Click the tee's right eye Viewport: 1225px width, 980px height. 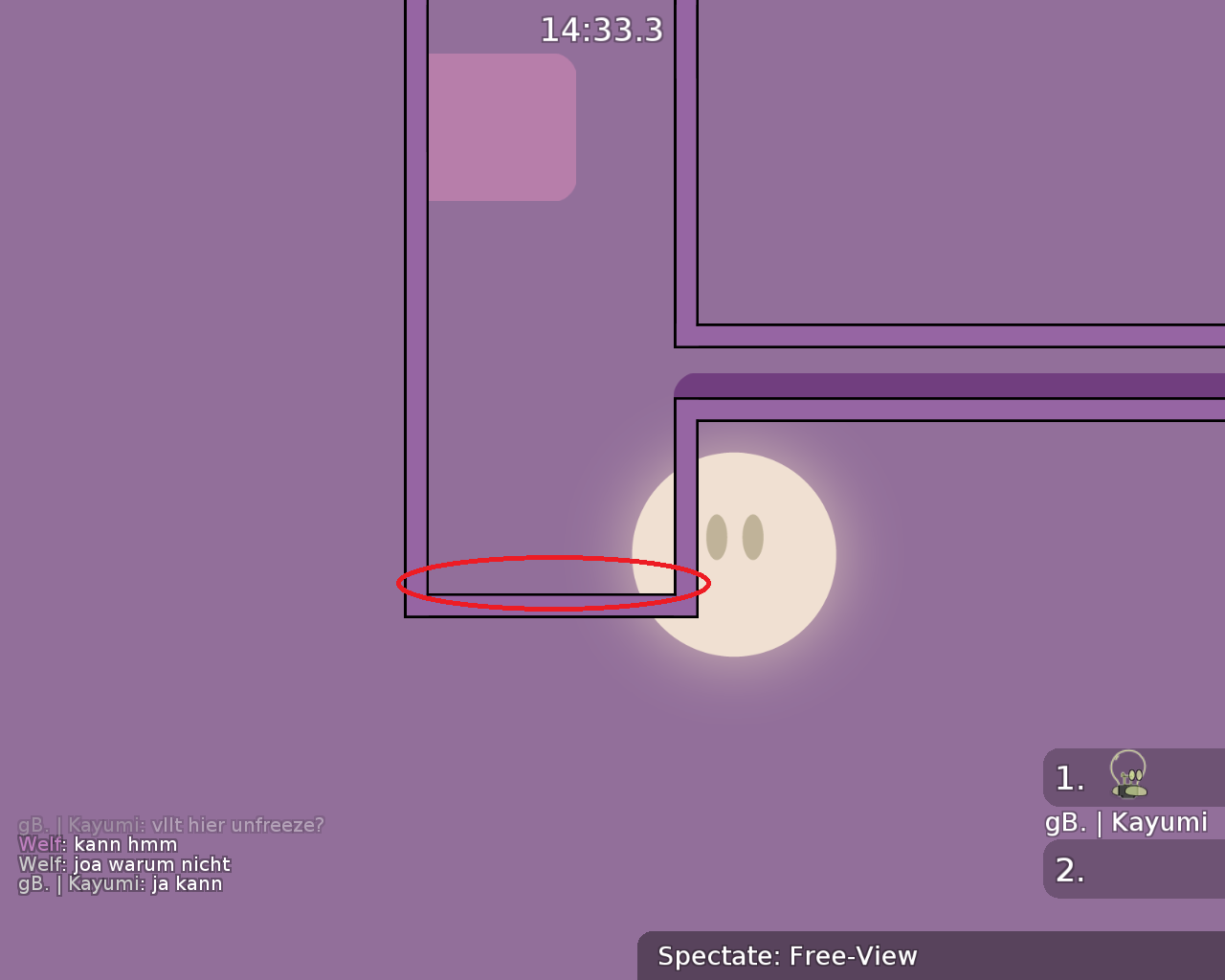pyautogui.click(x=754, y=538)
